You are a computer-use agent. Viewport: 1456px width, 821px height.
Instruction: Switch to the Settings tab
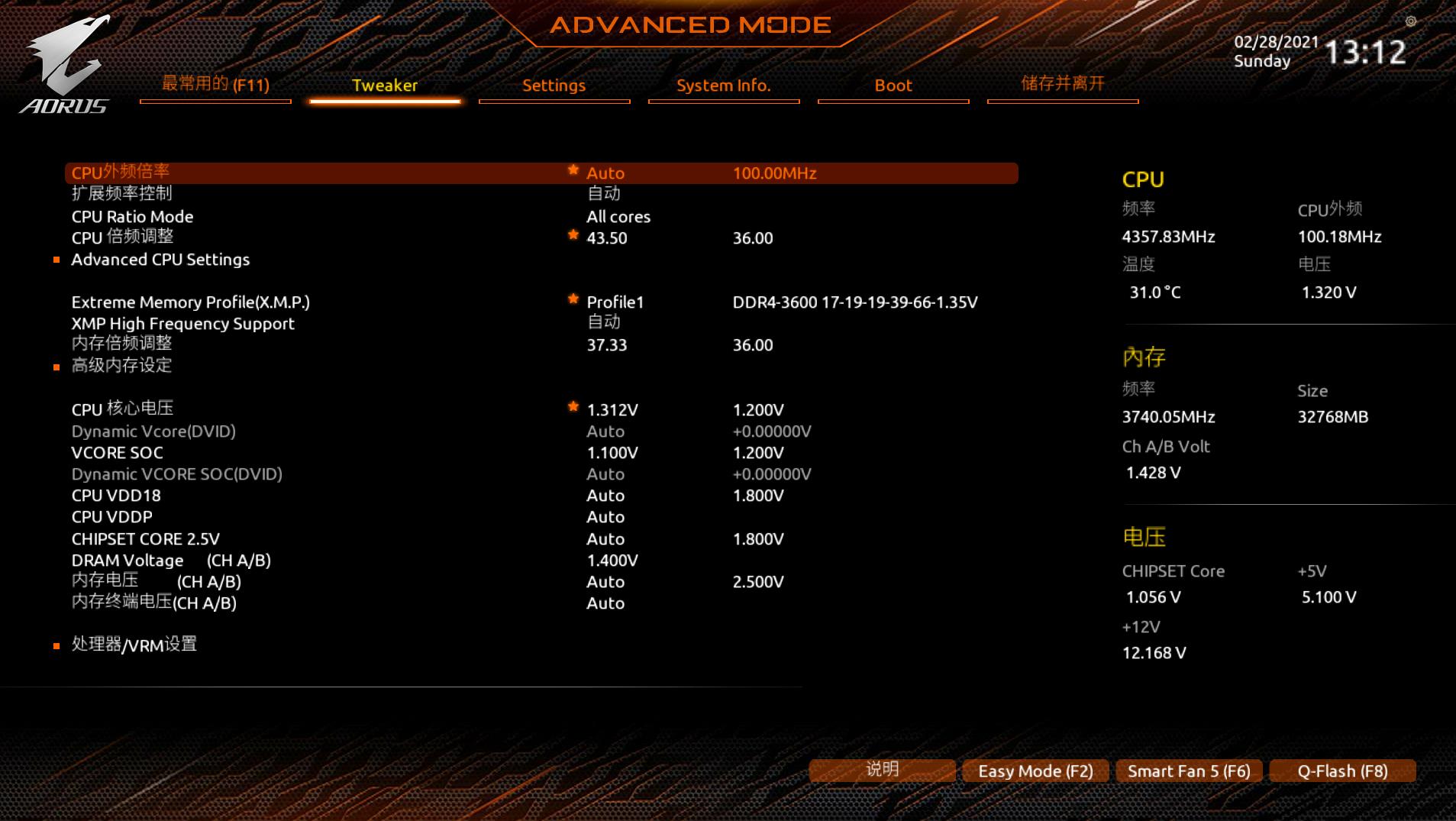tap(554, 86)
